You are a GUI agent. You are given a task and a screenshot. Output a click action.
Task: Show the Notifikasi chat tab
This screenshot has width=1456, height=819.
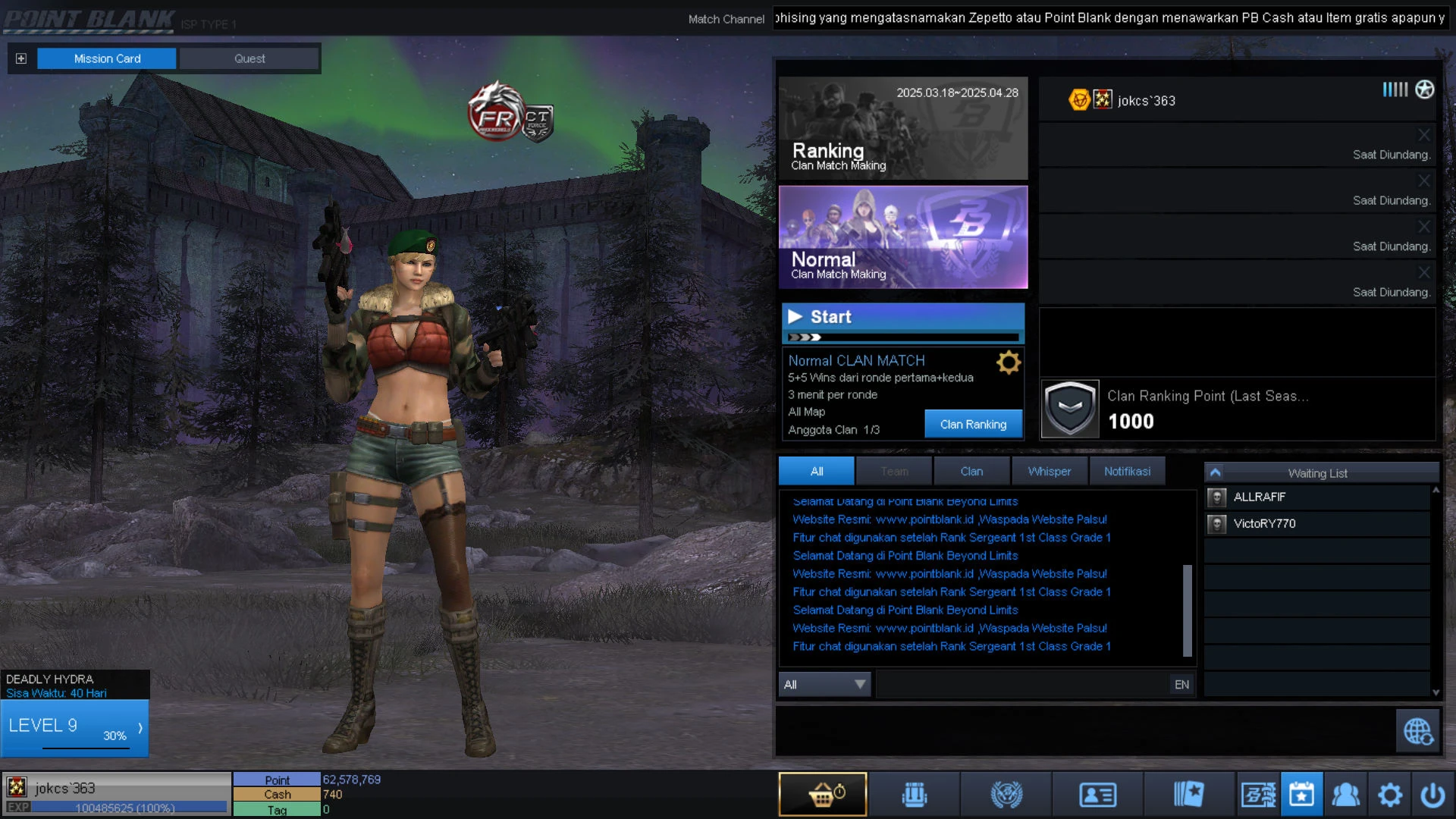pos(1127,471)
